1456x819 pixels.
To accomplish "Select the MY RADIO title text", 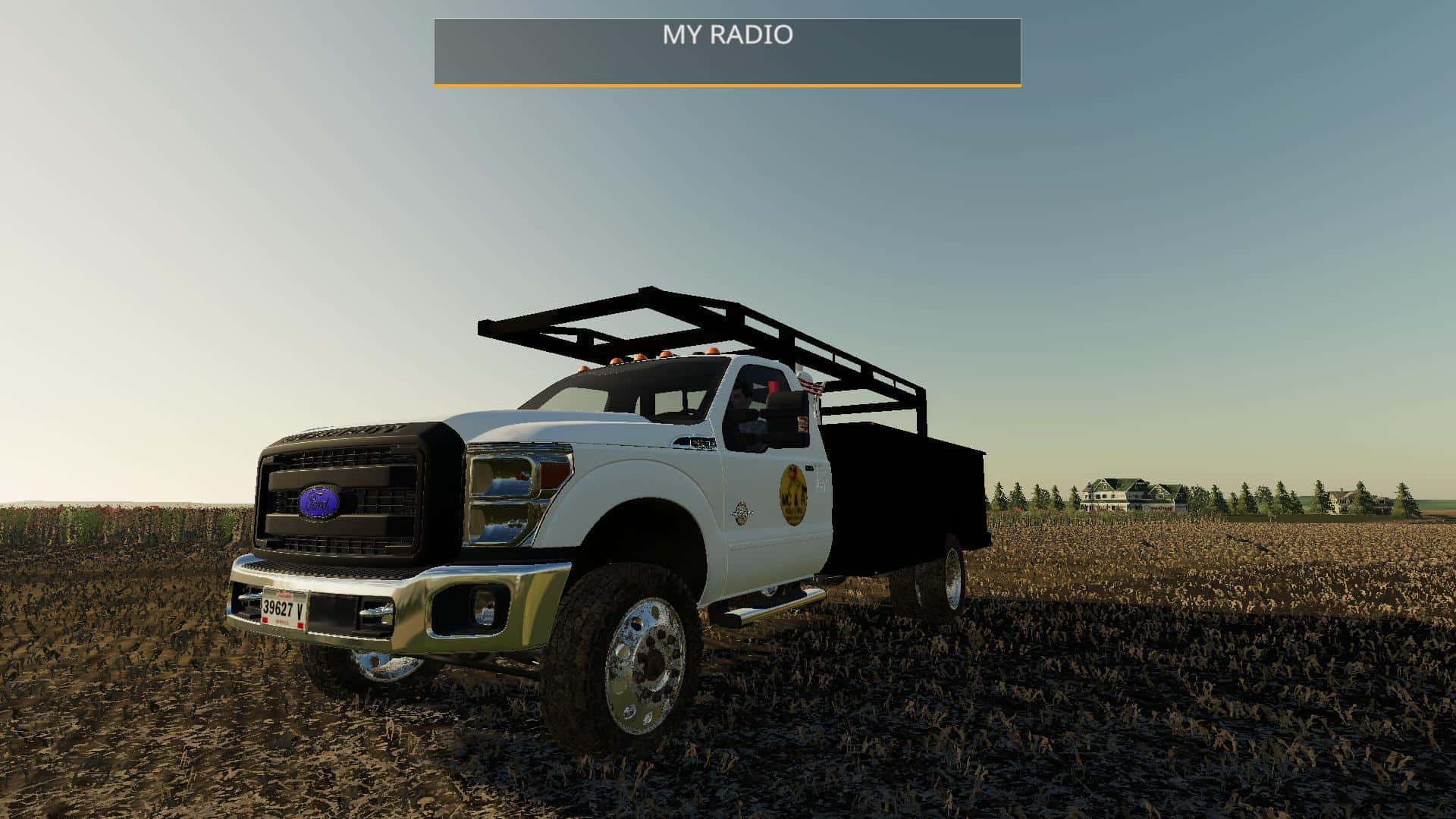I will (x=727, y=34).
